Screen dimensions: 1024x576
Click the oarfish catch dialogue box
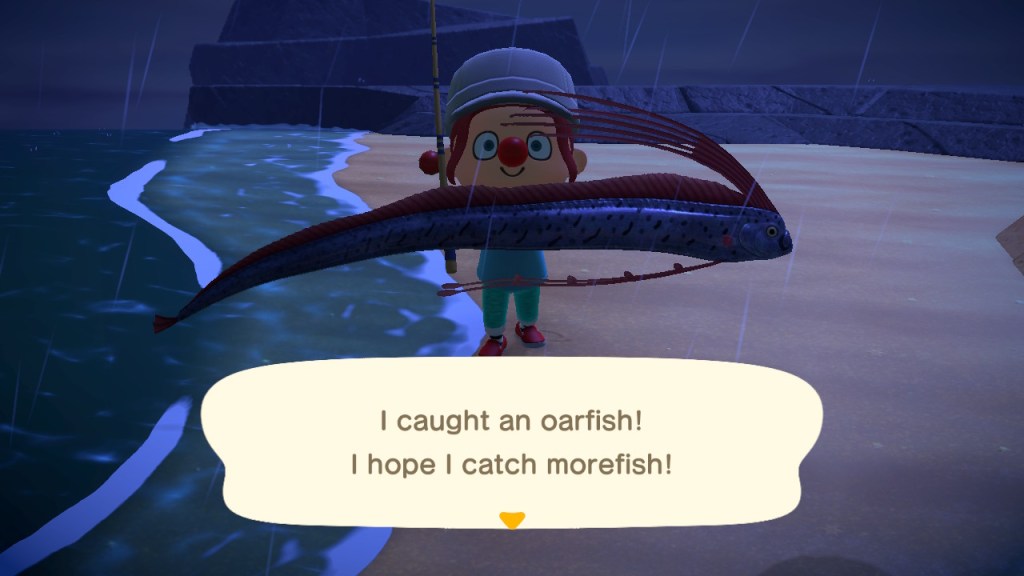512,441
